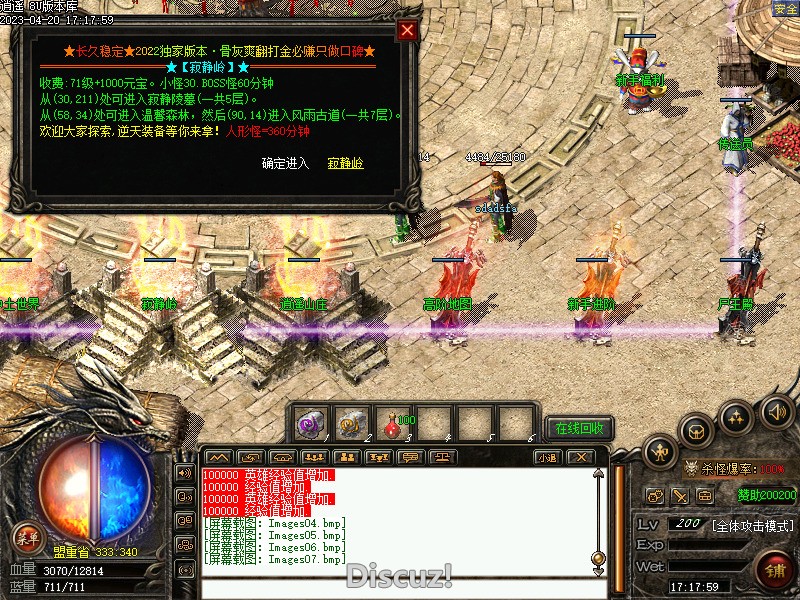The image size is (800, 600).
Task: Open the bag with the chest icon
Action: point(697,431)
